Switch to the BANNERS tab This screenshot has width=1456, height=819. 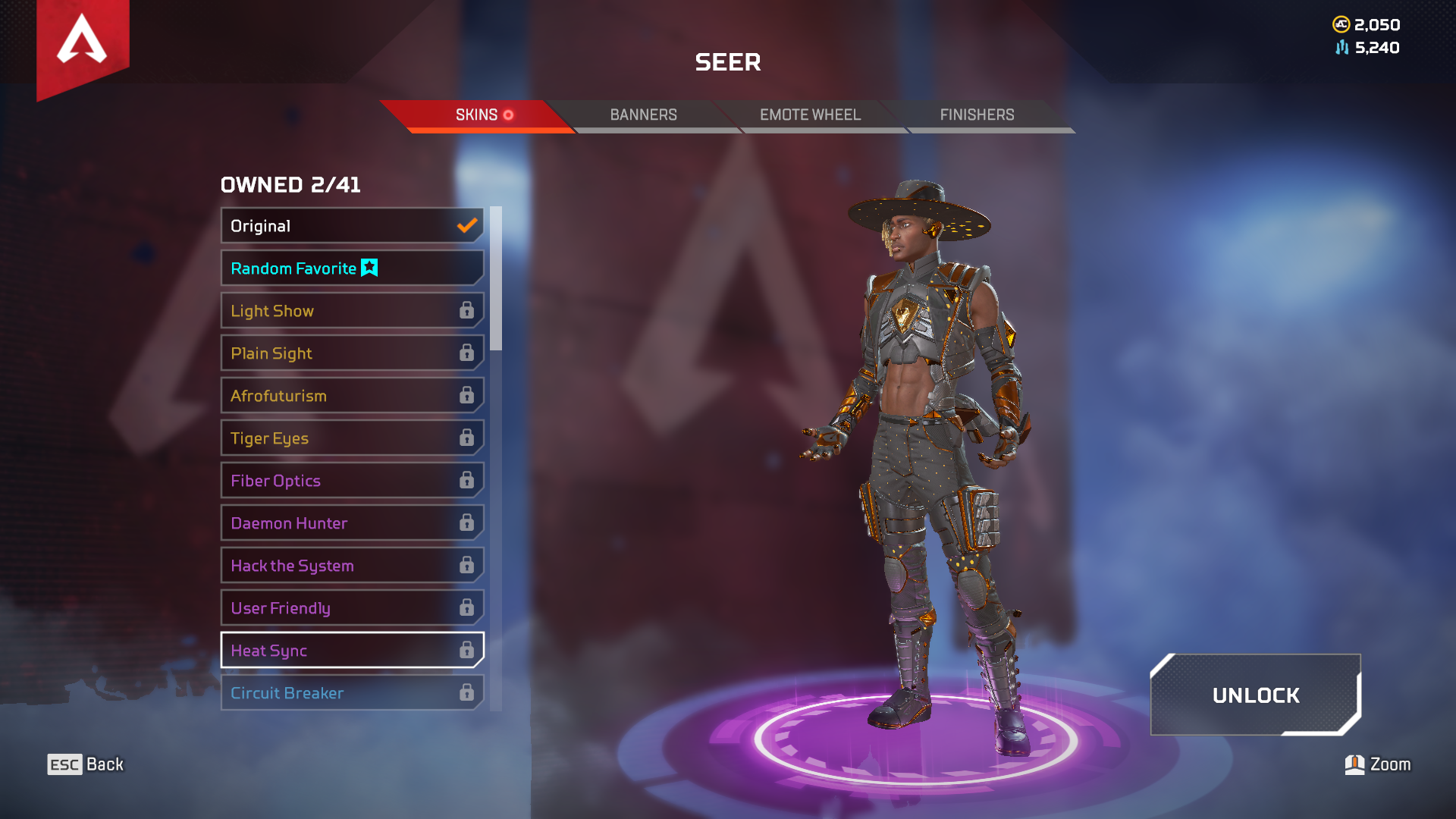pos(643,115)
